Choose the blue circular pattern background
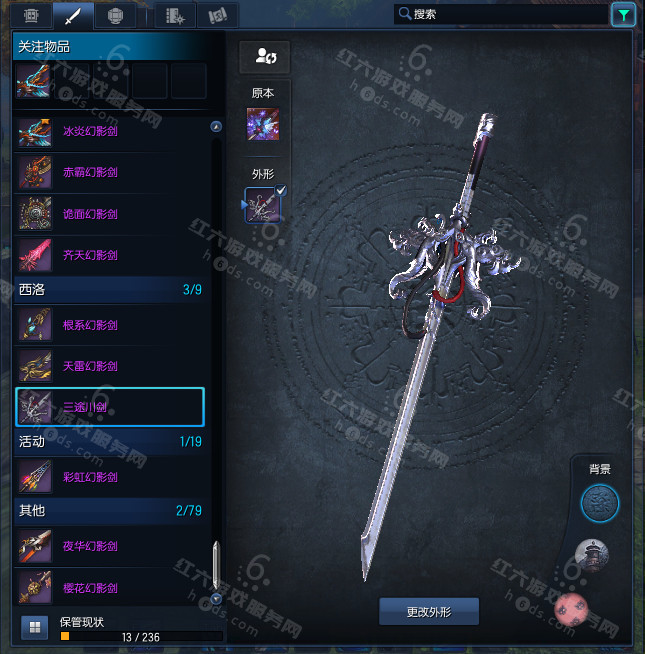 (x=600, y=503)
